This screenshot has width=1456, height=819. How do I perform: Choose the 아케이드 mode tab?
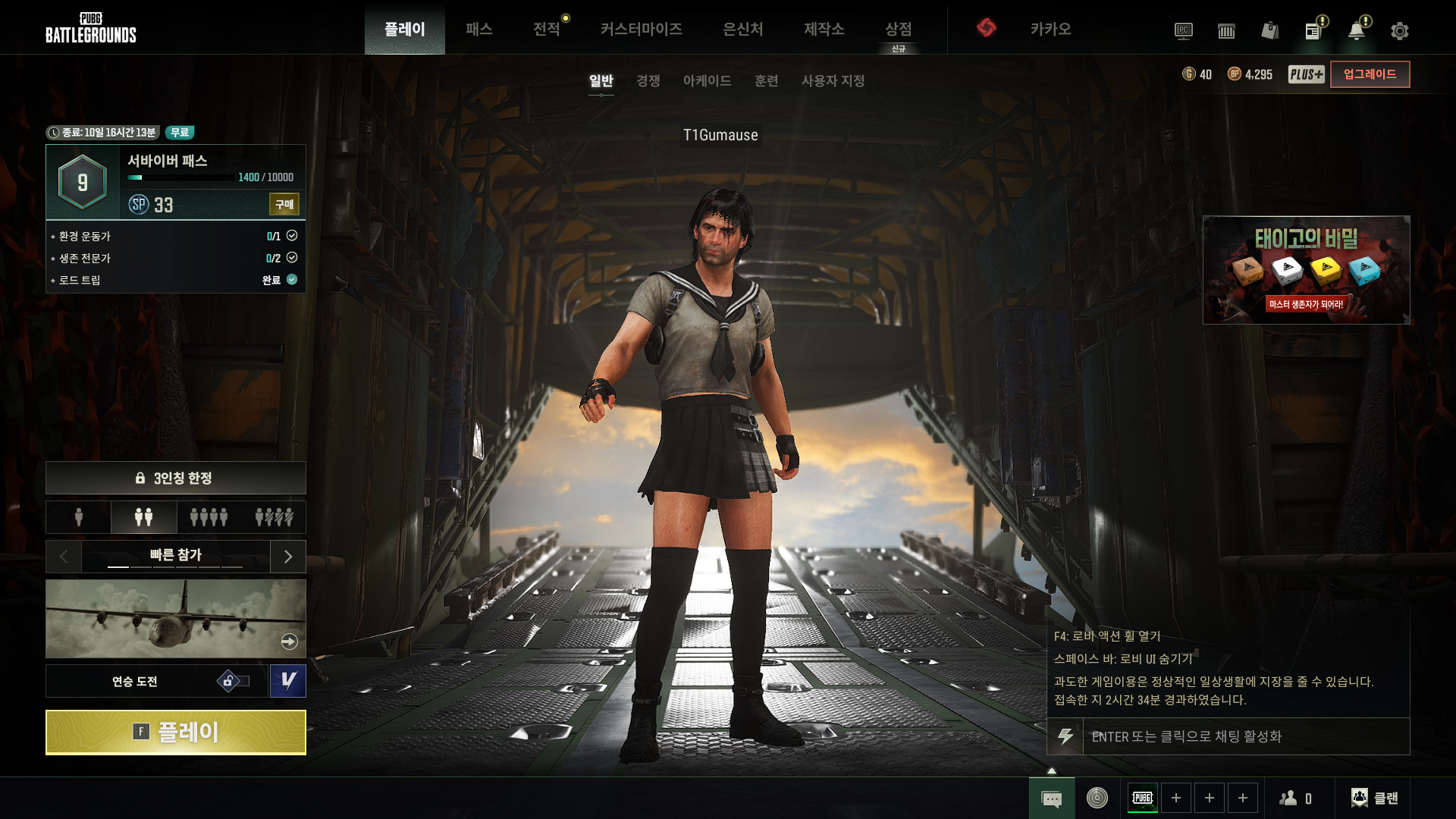pos(707,80)
